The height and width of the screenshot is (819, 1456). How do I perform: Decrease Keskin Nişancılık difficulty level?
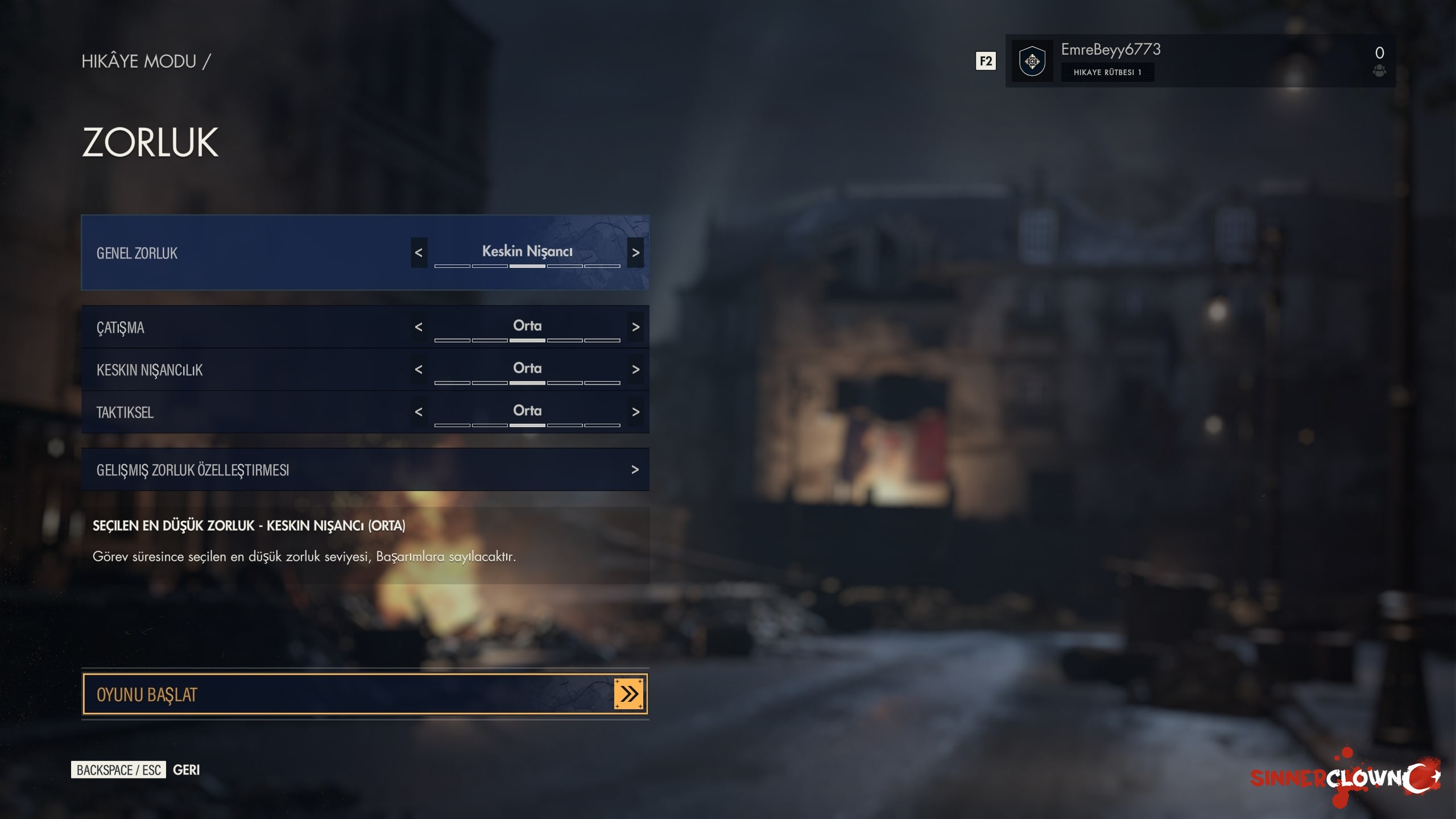tap(419, 370)
